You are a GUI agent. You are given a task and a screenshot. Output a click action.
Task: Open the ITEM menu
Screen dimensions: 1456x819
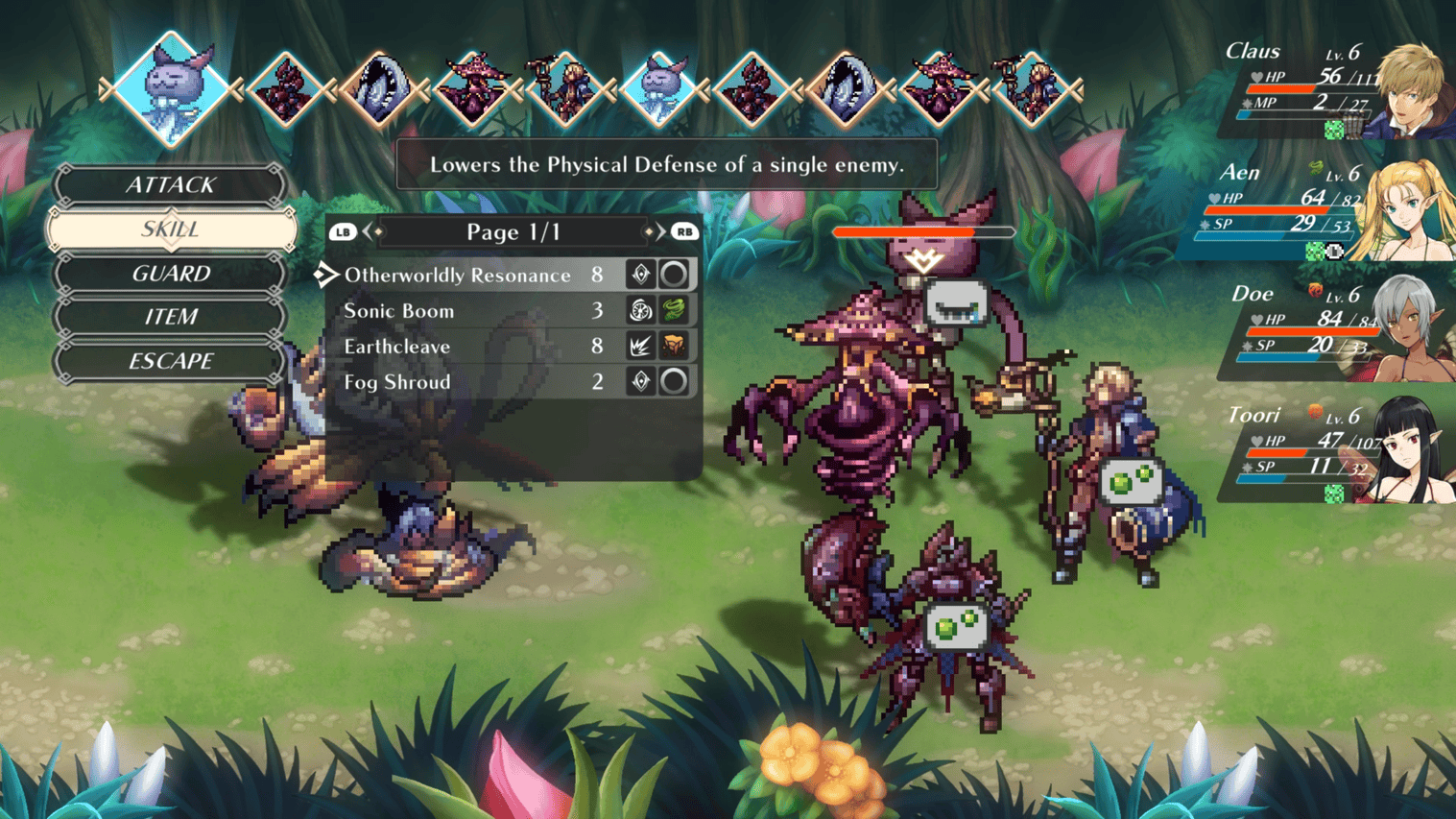pos(171,317)
